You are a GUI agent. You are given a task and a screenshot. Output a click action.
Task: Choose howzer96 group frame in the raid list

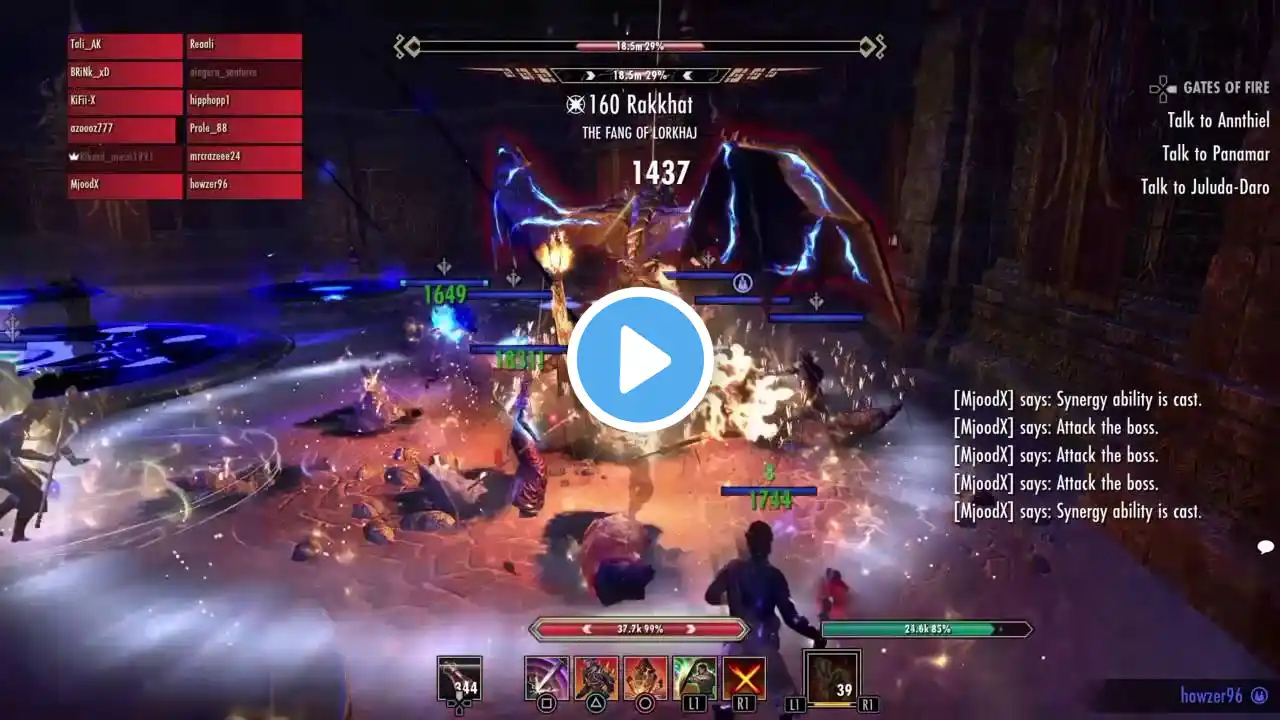pyautogui.click(x=244, y=186)
